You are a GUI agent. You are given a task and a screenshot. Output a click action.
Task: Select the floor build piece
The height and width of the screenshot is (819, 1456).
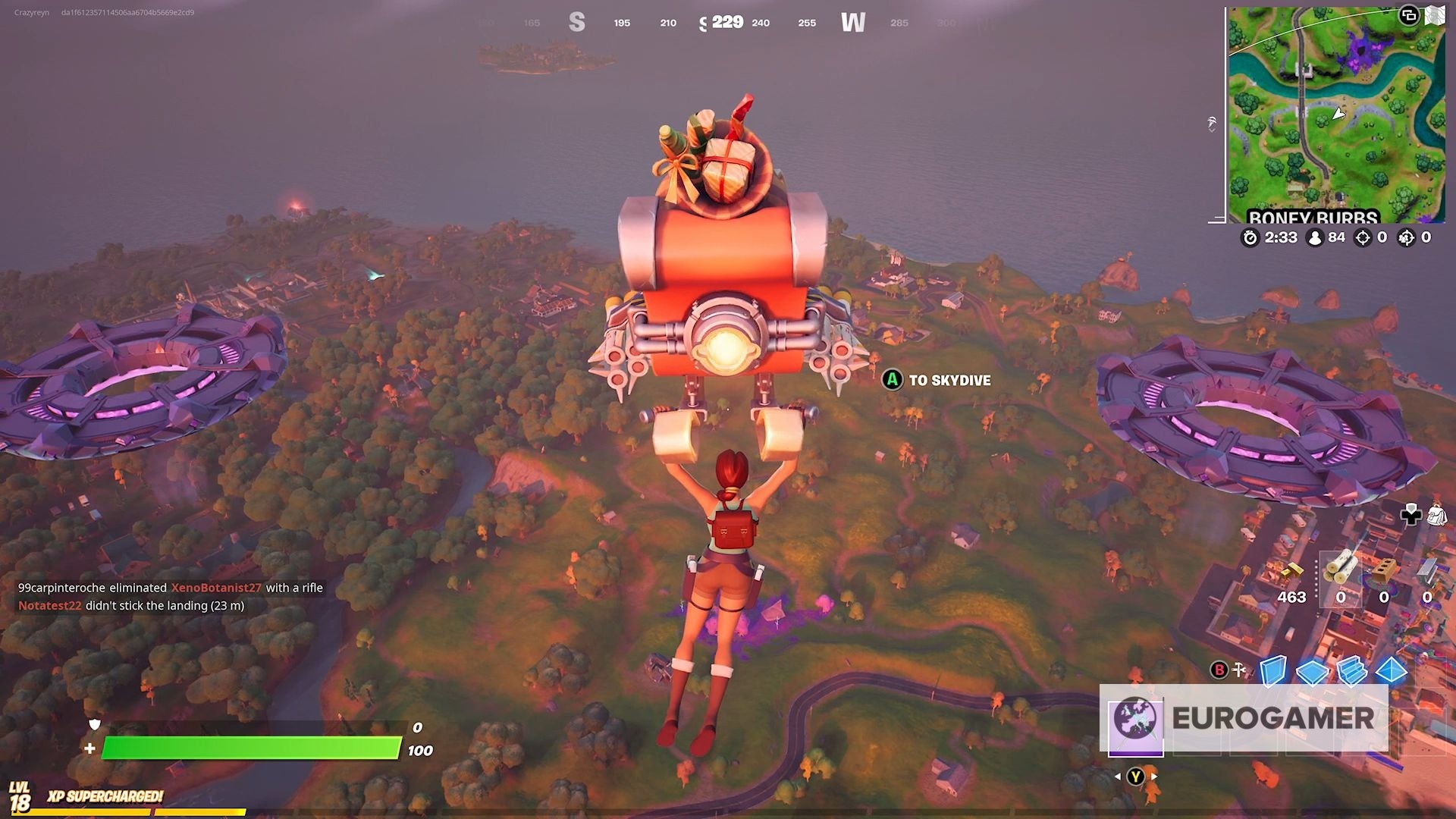point(1313,671)
